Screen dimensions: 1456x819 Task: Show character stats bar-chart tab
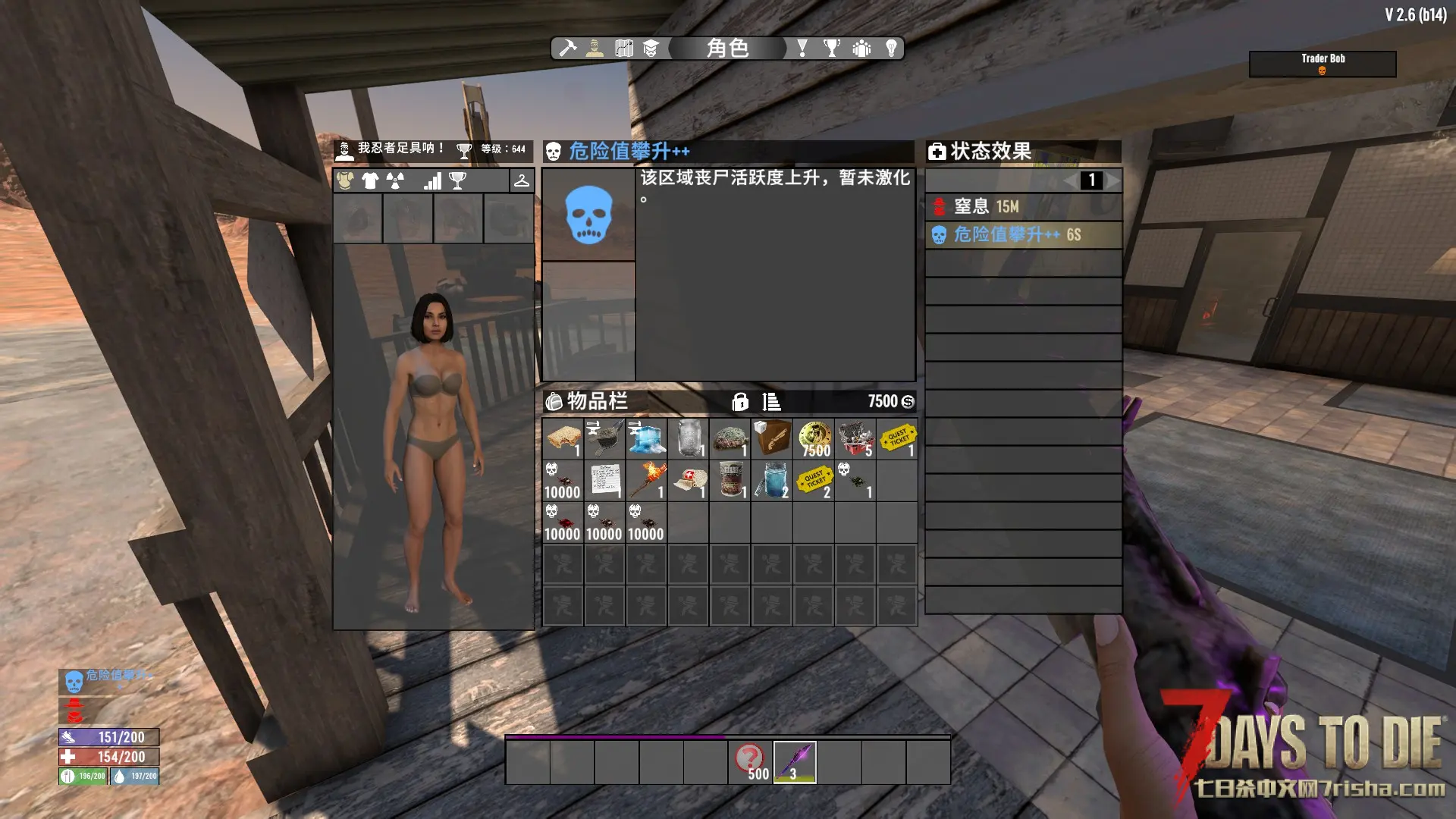432,180
